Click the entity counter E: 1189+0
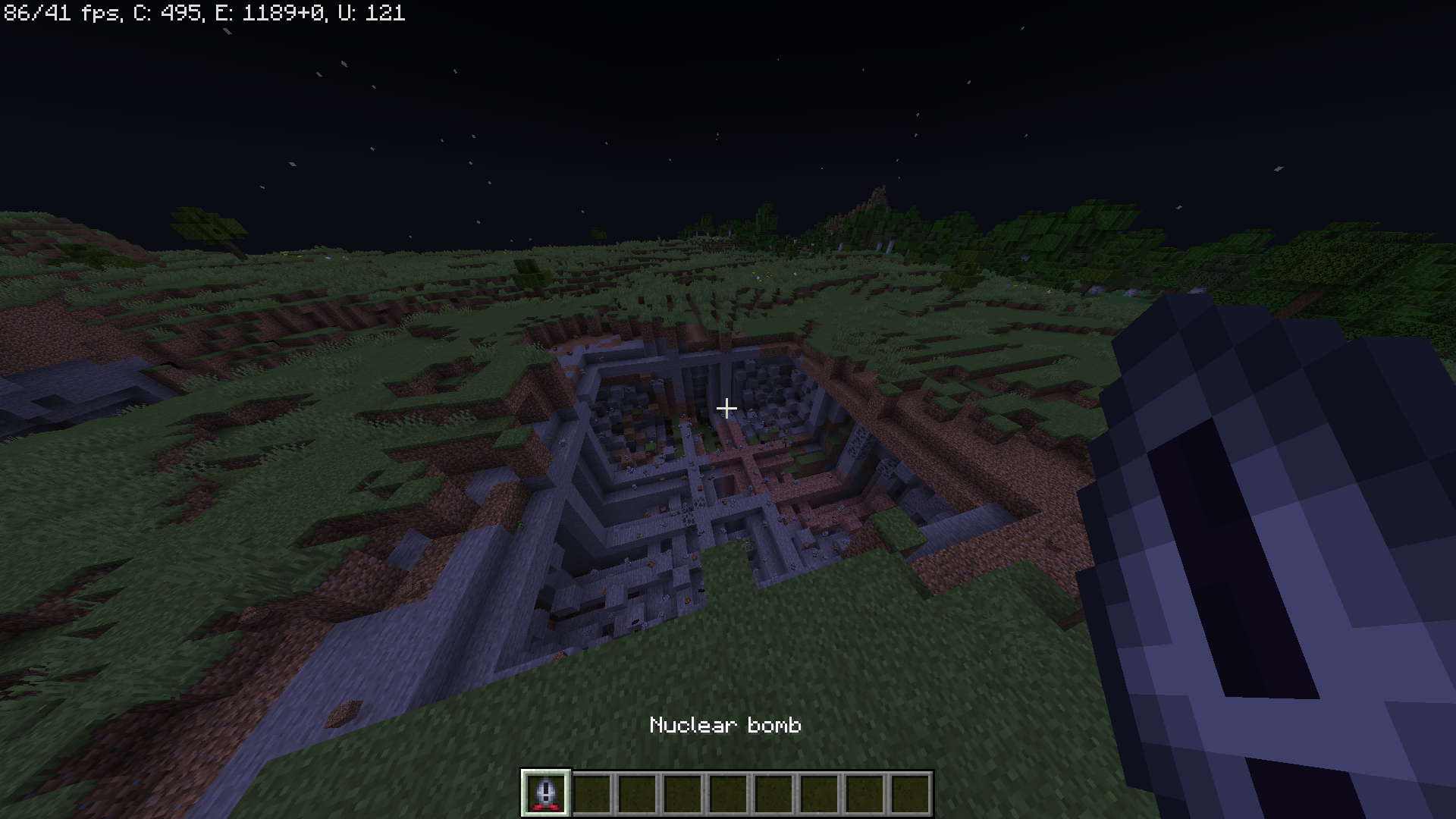This screenshot has height=819, width=1456. click(x=269, y=13)
